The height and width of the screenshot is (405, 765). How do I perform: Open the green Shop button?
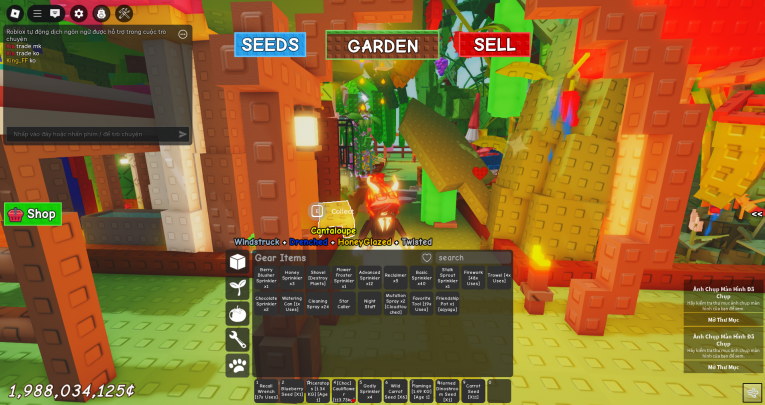[33, 214]
